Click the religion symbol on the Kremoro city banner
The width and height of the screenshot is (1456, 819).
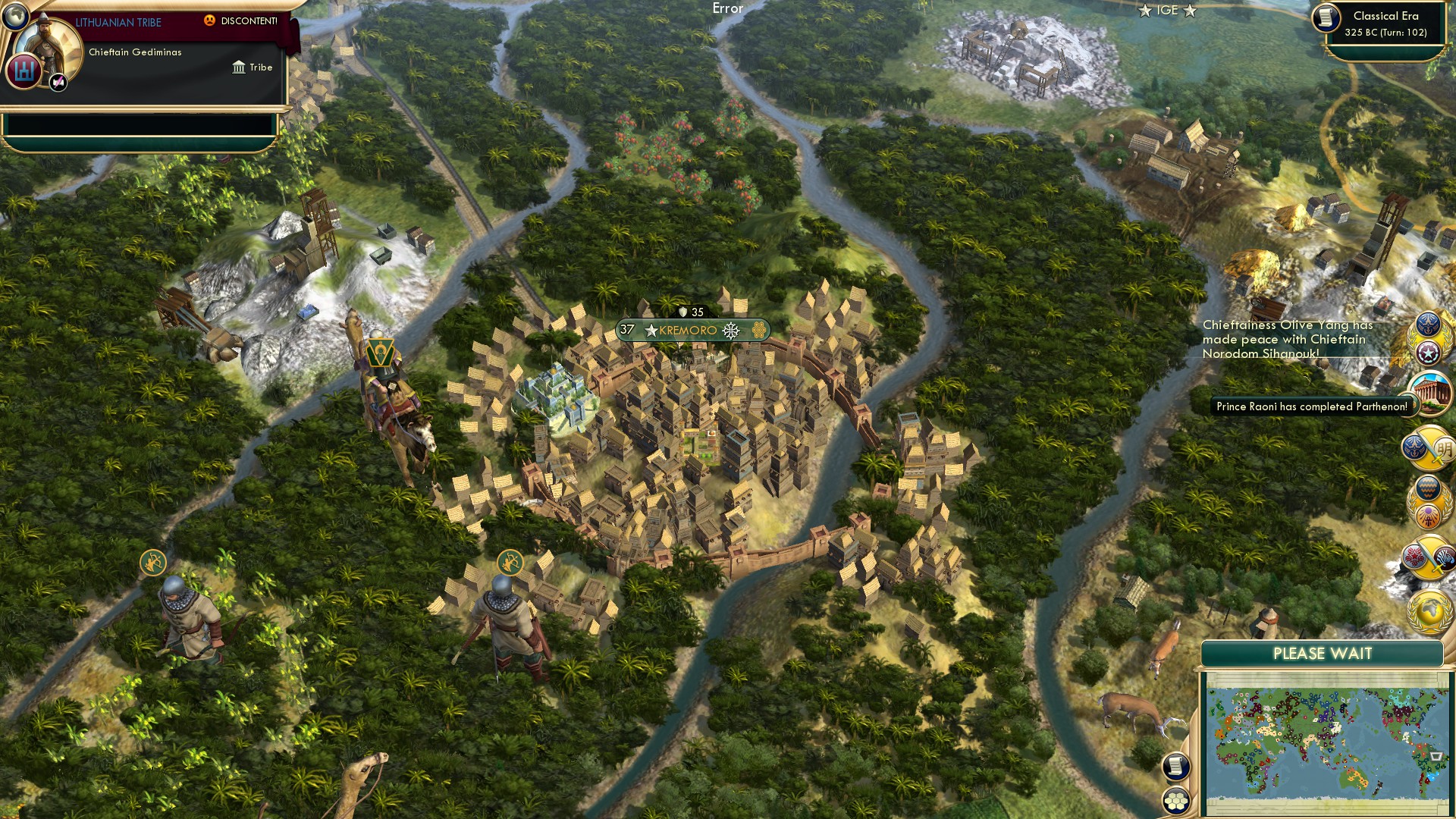point(730,331)
